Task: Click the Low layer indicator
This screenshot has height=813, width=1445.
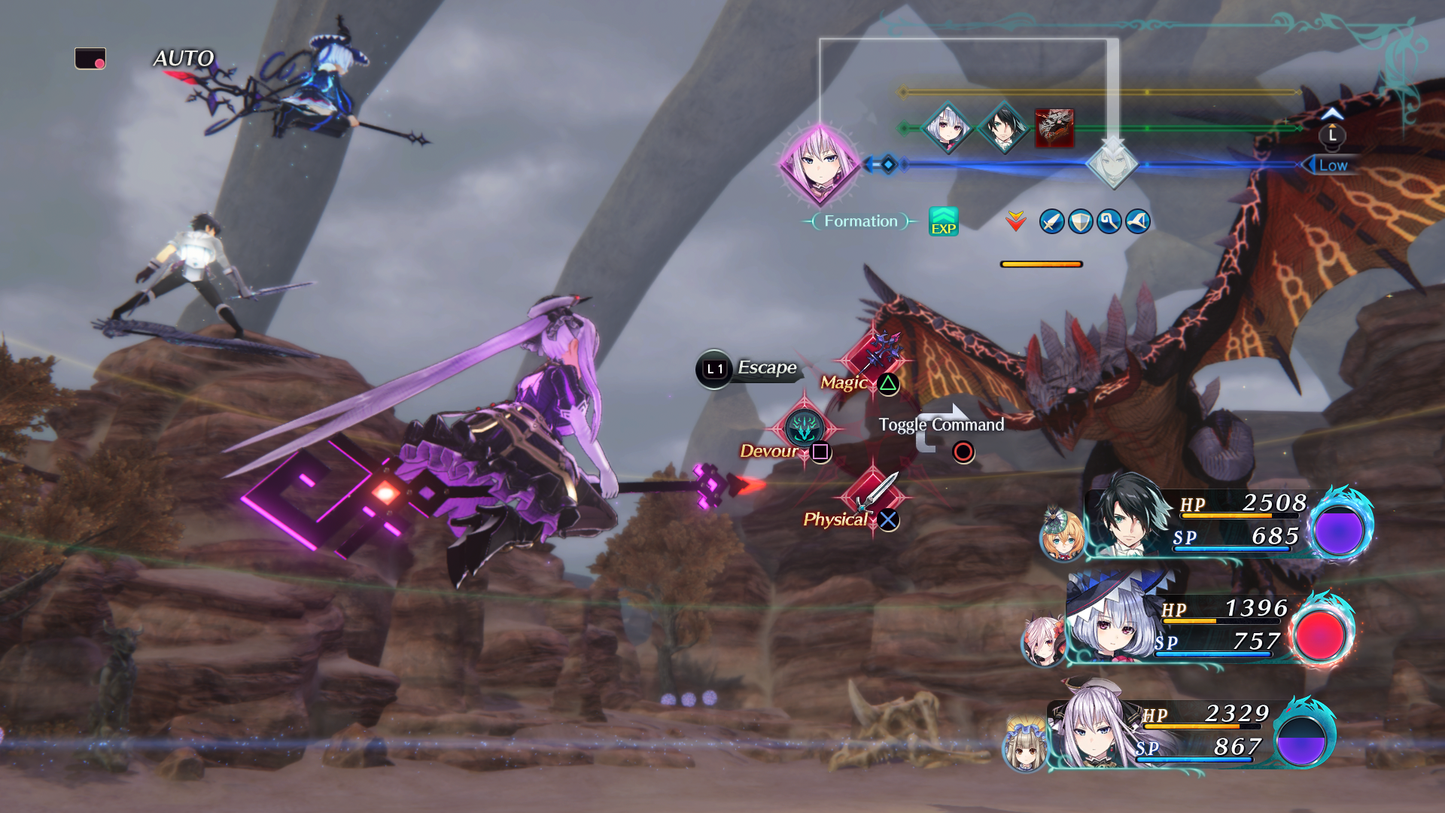Action: click(x=1331, y=165)
